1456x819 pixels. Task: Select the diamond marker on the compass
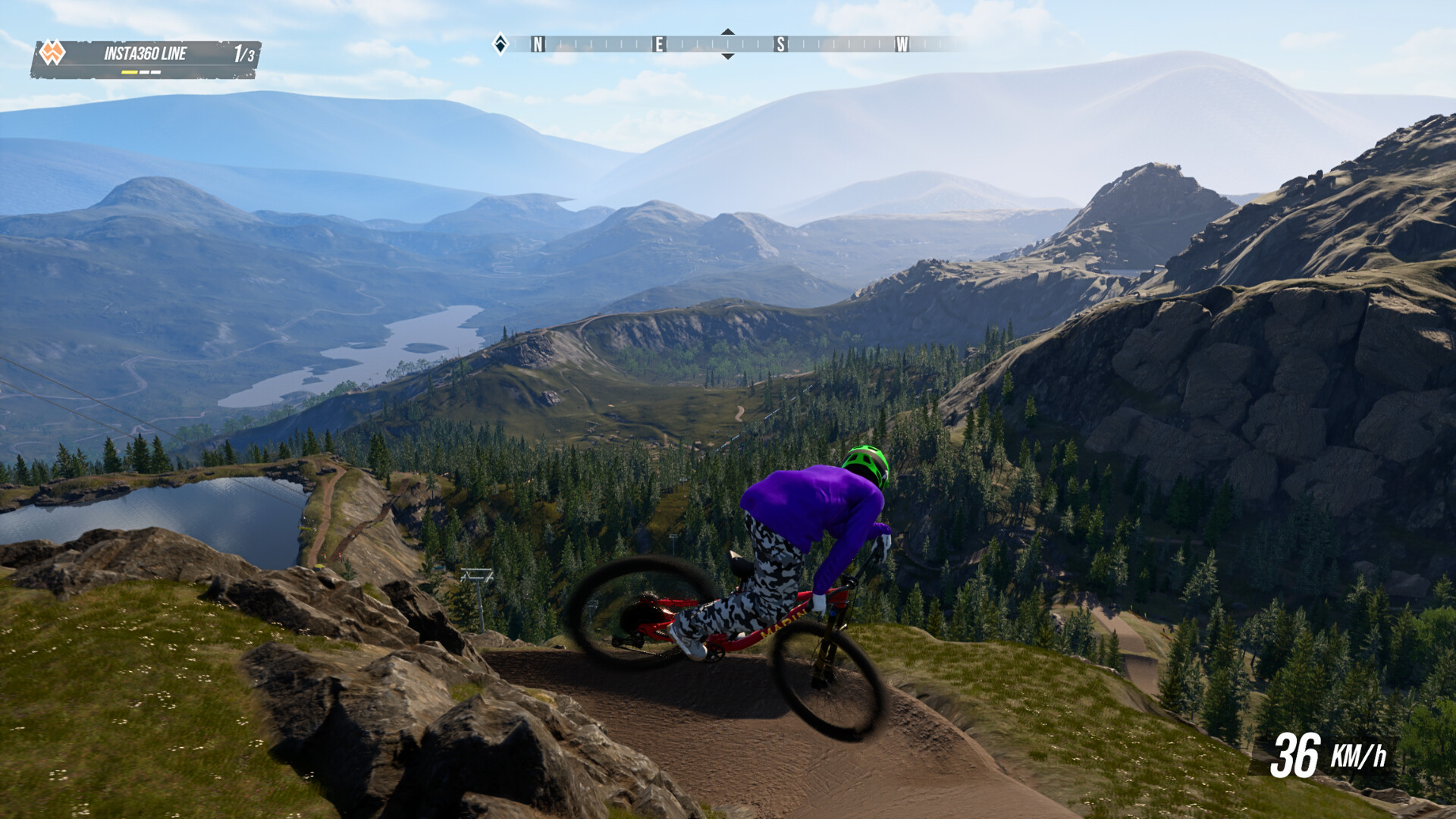[x=500, y=44]
